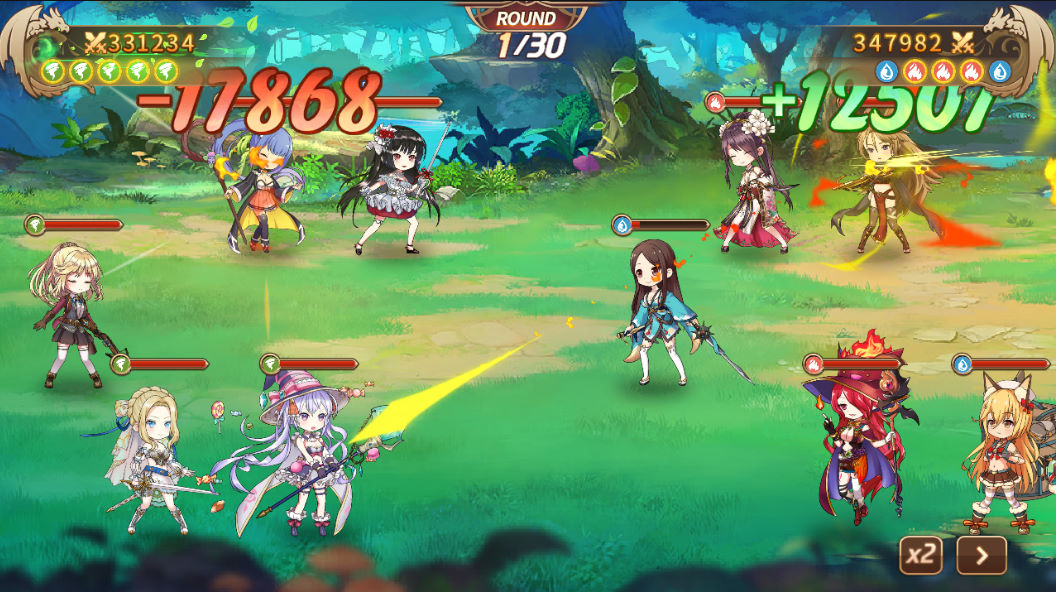Toggle the x2 battle speed button

(921, 555)
